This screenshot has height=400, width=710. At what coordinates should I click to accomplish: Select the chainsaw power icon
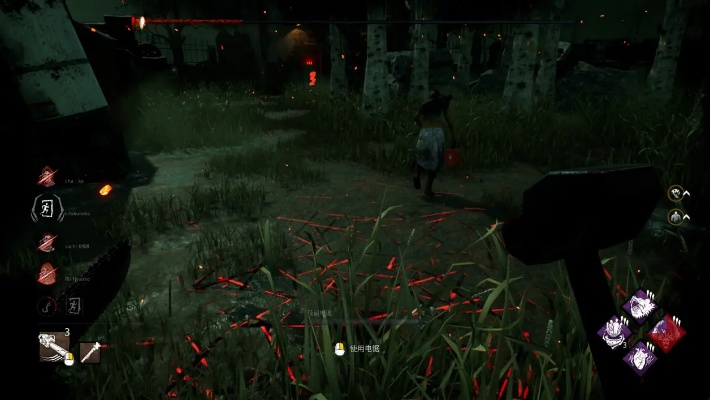(x=54, y=346)
